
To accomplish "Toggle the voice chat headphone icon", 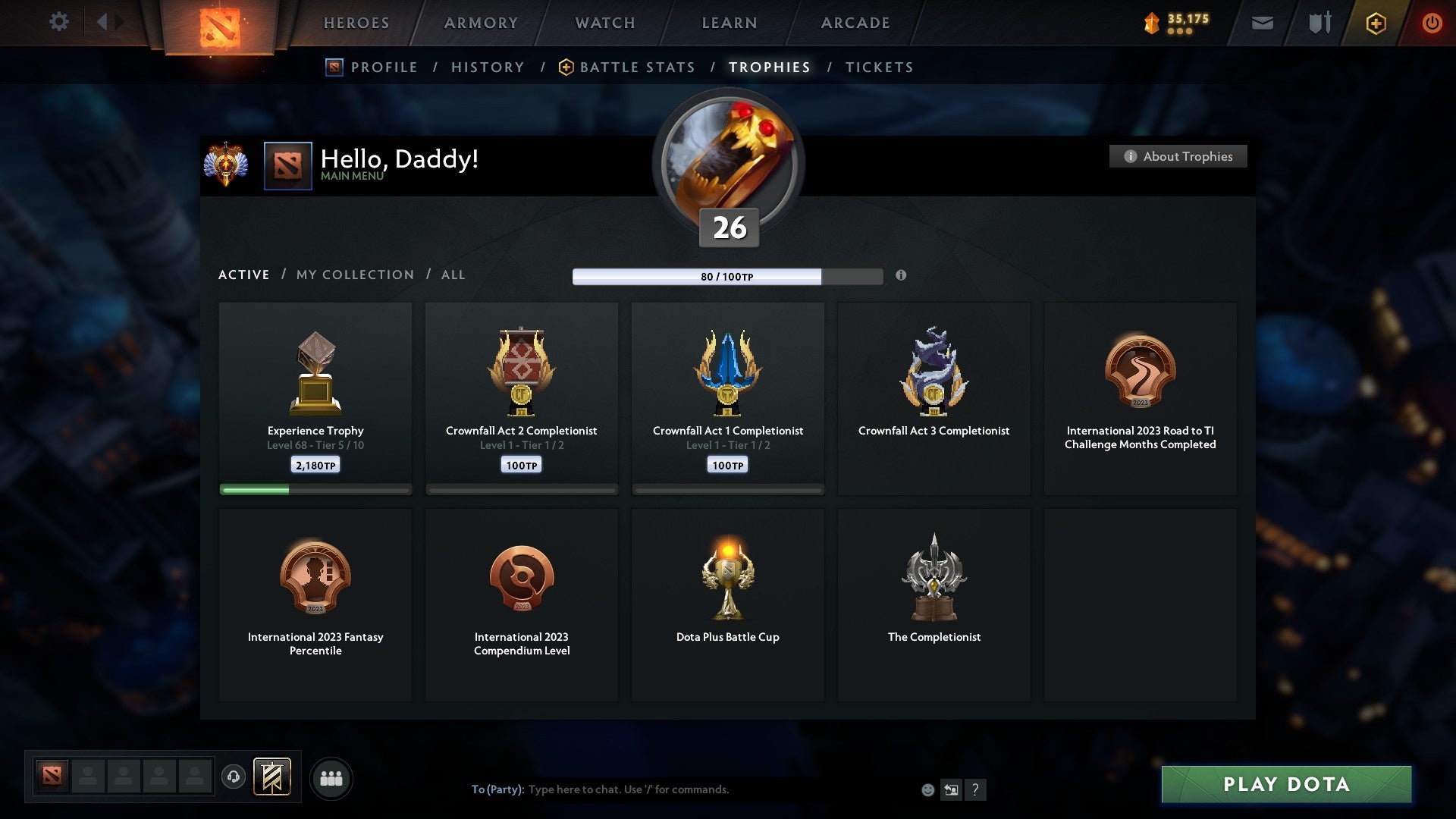I will [x=234, y=777].
